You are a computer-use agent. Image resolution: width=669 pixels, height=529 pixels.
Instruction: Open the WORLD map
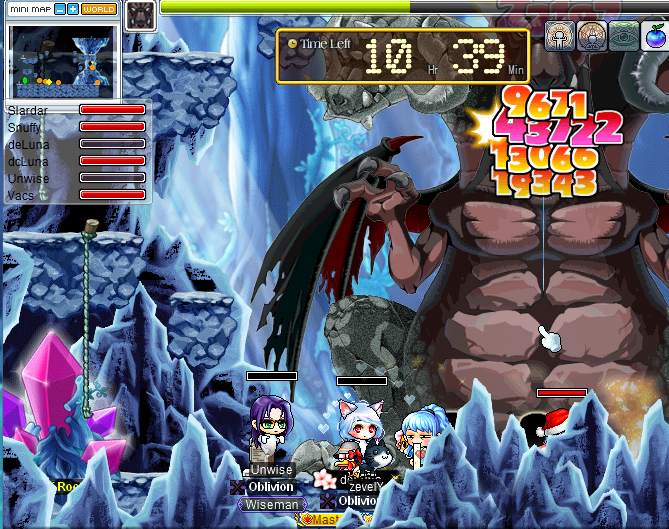98,9
